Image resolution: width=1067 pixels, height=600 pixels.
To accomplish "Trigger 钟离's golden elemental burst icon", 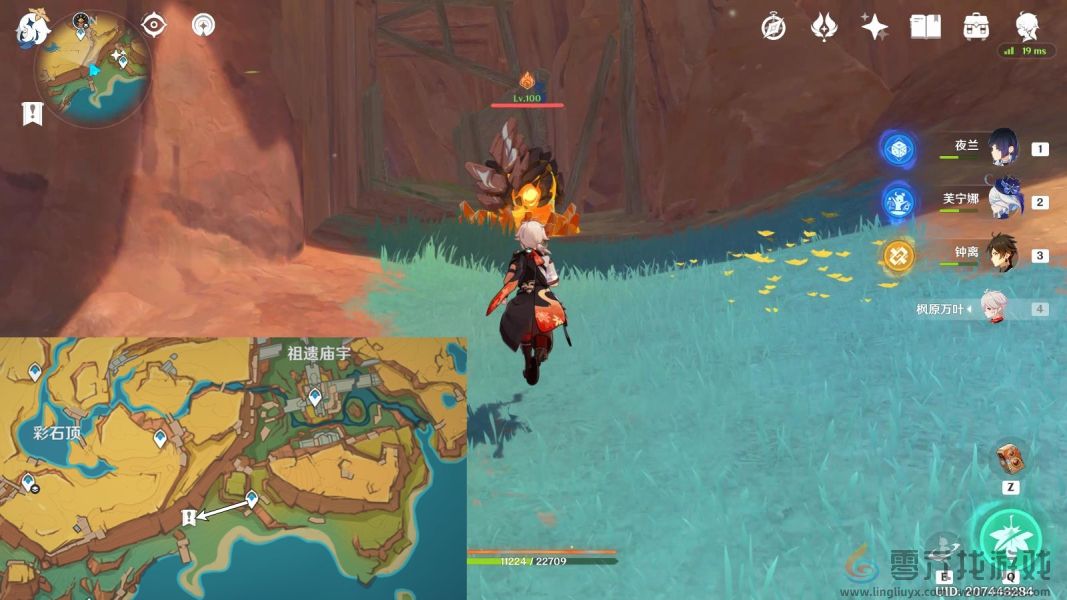I will tap(898, 256).
